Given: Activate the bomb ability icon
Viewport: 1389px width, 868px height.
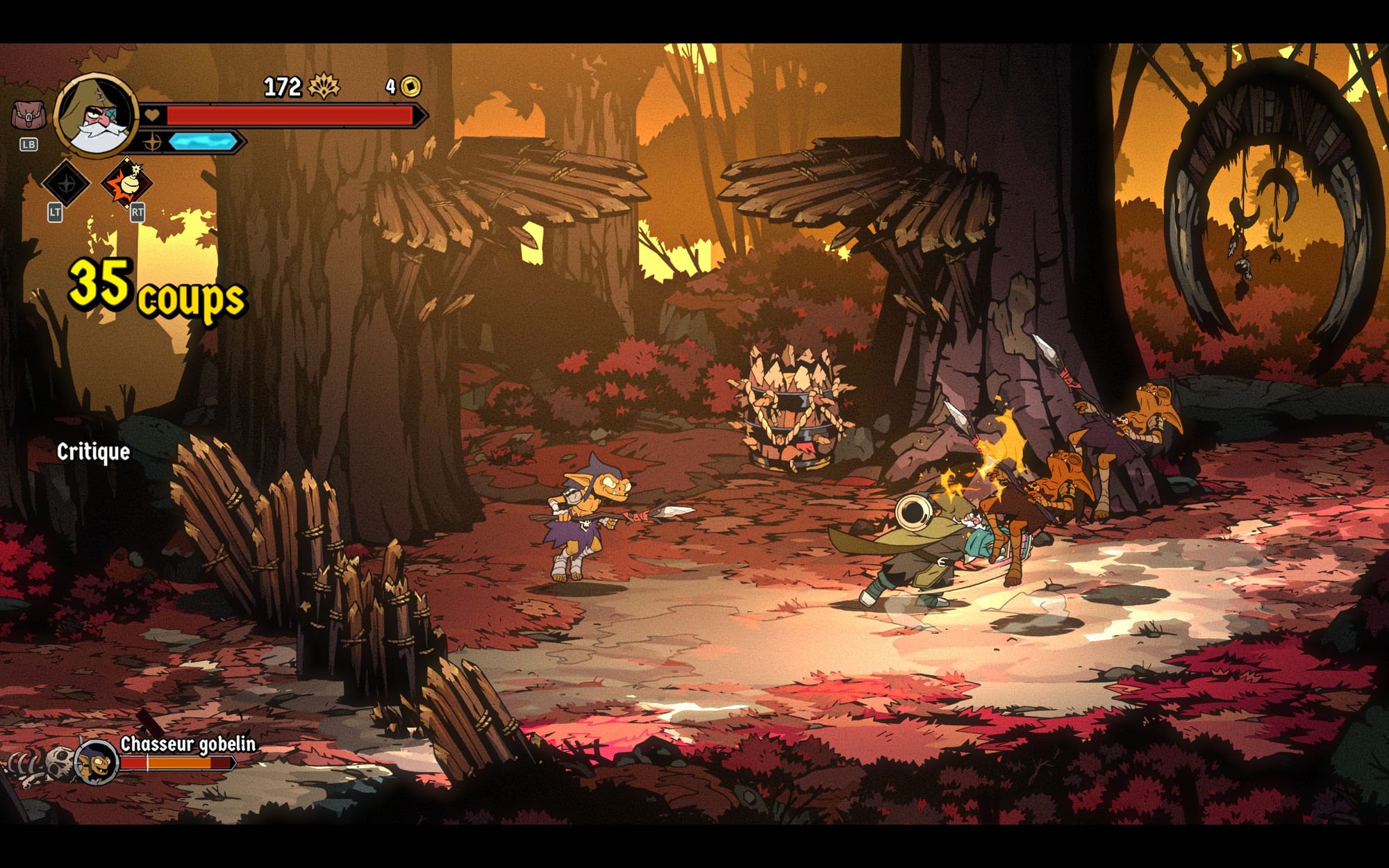Looking at the screenshot, I should (127, 183).
